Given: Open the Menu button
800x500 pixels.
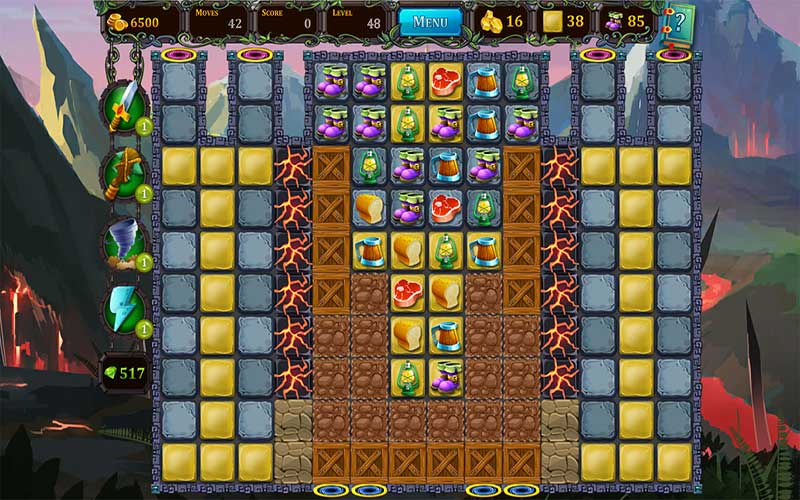Looking at the screenshot, I should (430, 21).
